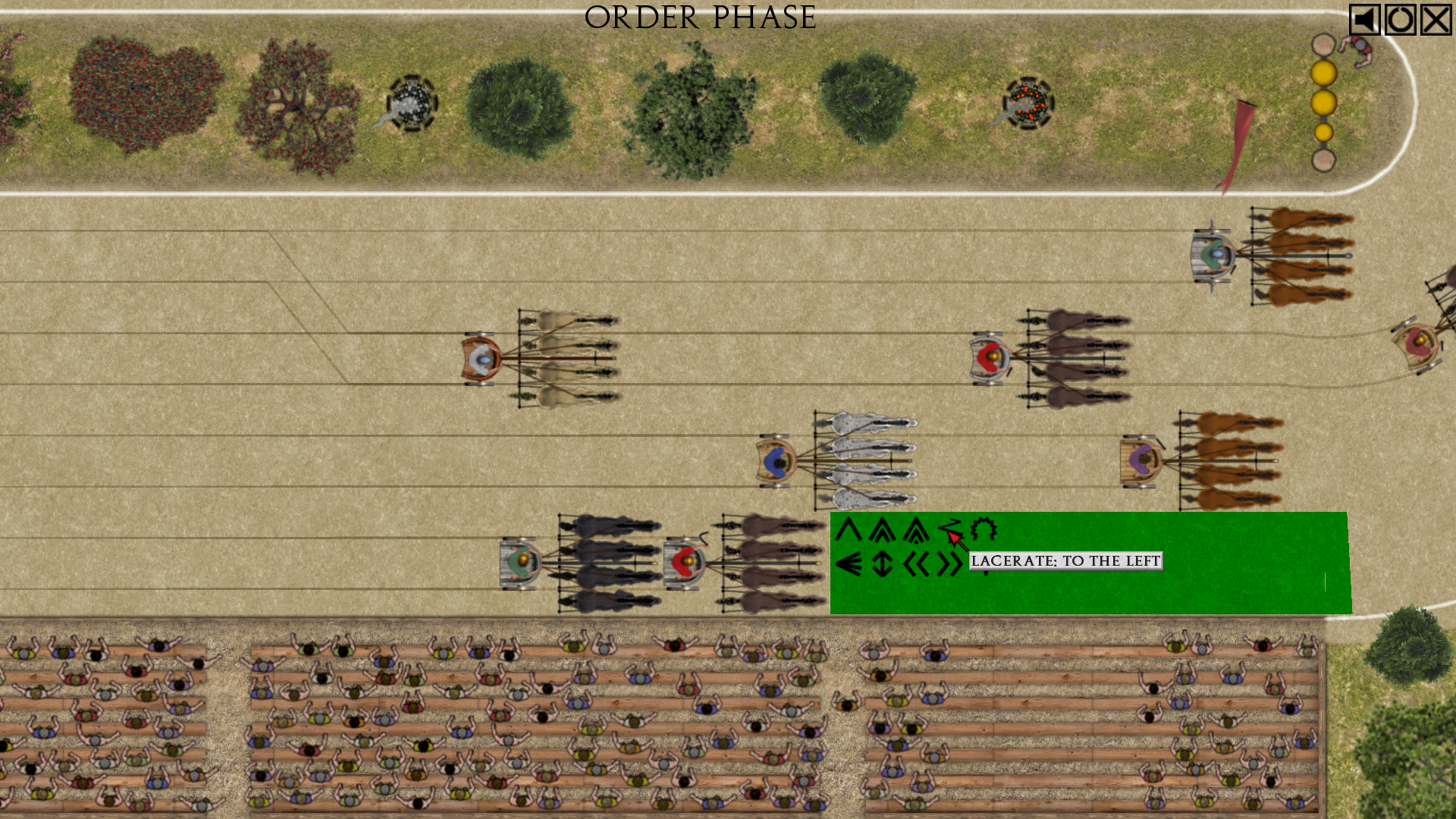Select the spiked arc order icon
The image size is (1456, 819).
(984, 529)
